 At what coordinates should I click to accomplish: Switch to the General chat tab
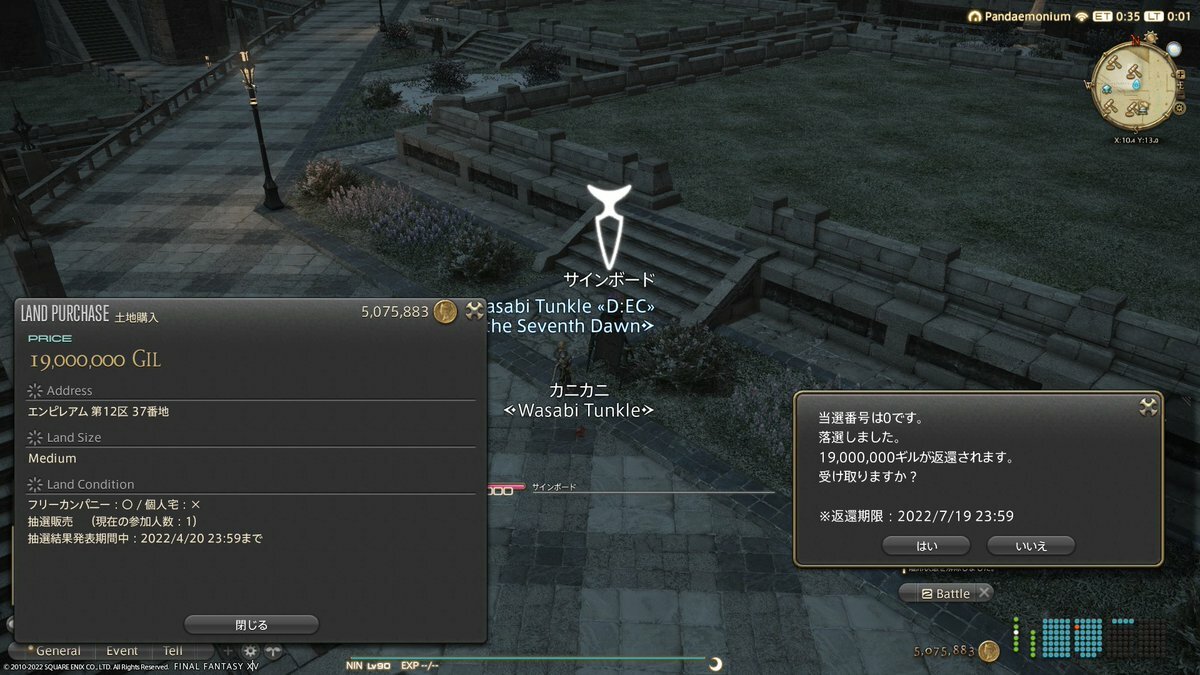pos(58,650)
